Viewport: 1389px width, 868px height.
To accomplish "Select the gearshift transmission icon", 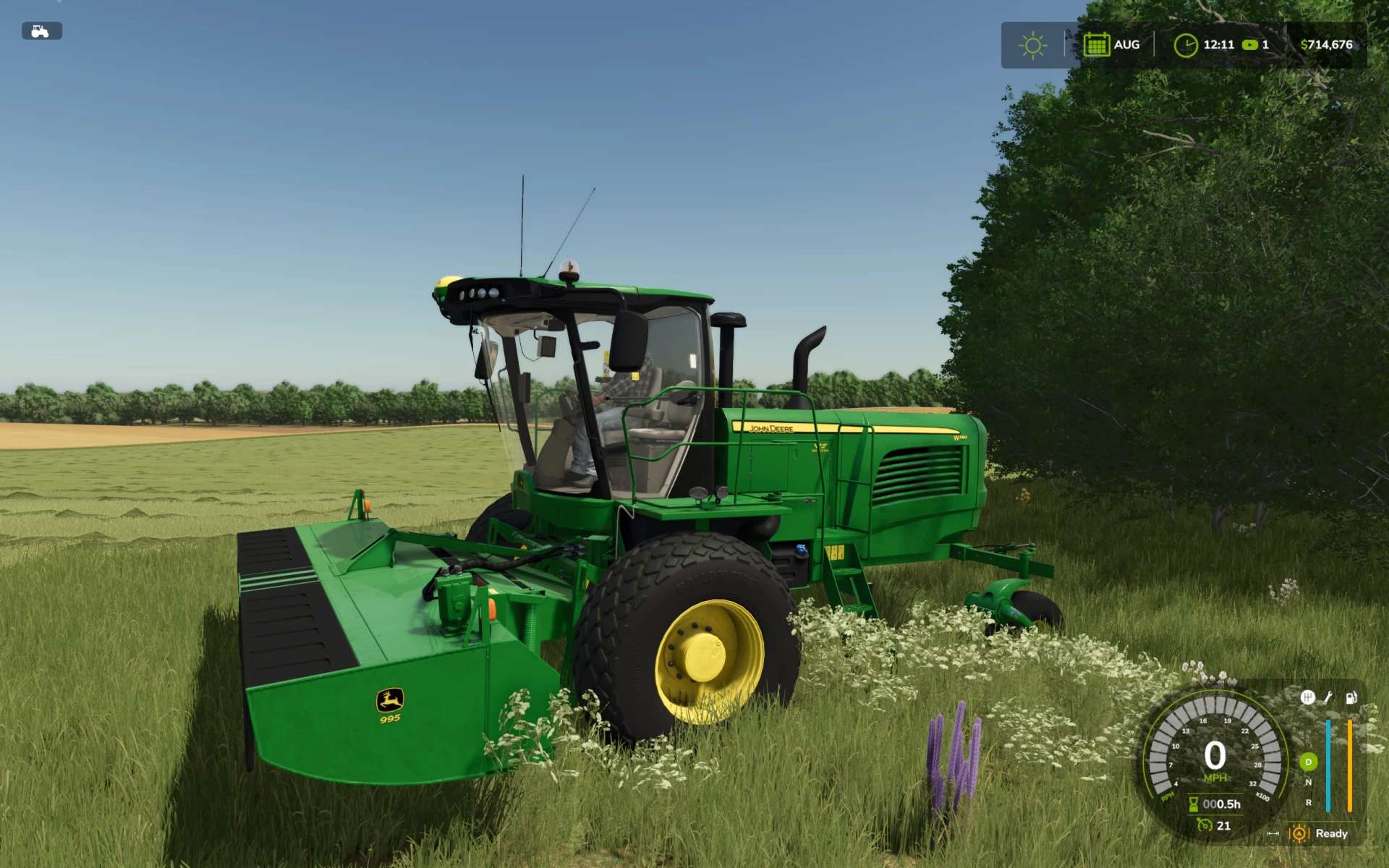I will [1307, 697].
